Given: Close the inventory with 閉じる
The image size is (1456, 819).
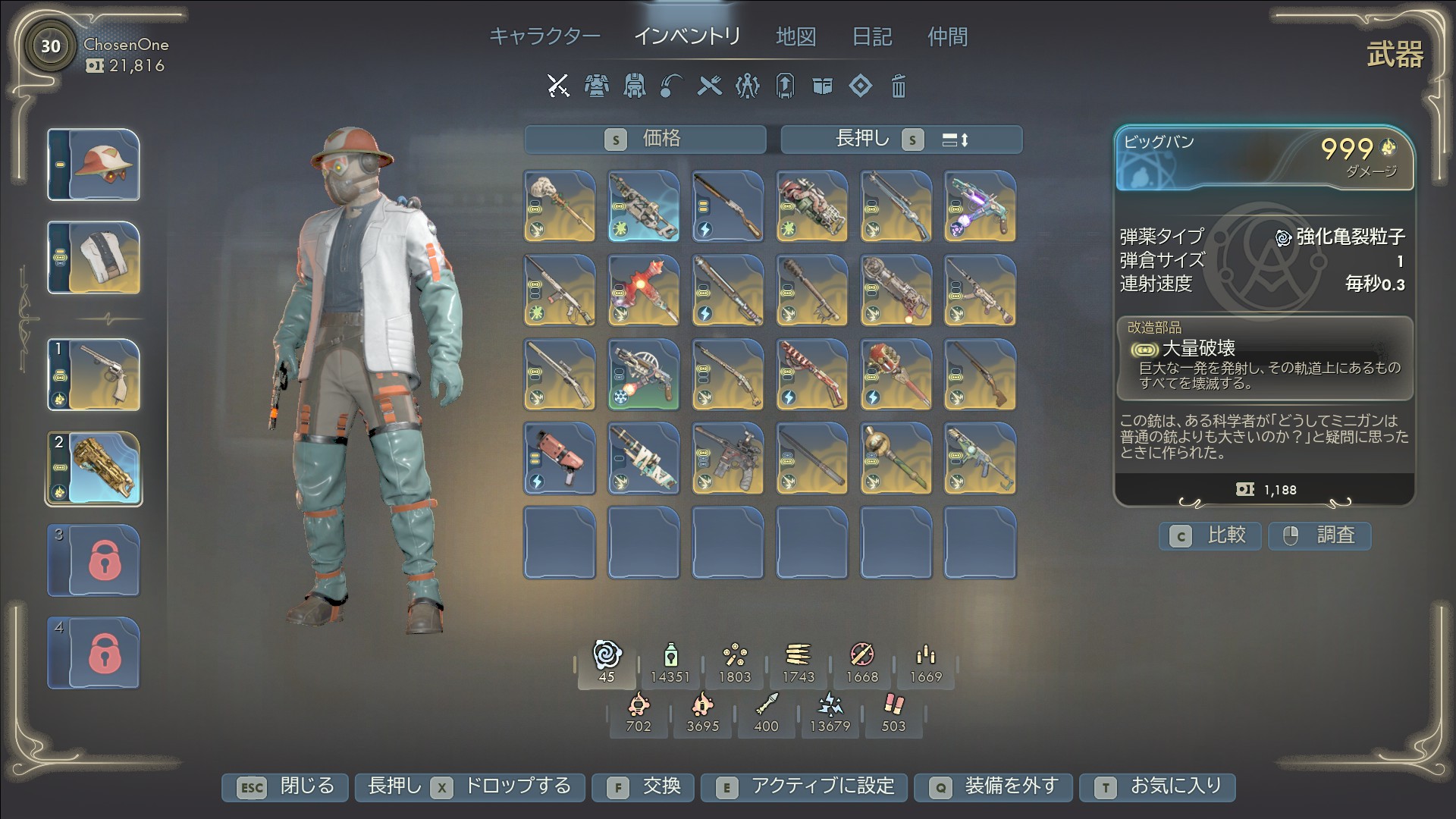Looking at the screenshot, I should [285, 786].
